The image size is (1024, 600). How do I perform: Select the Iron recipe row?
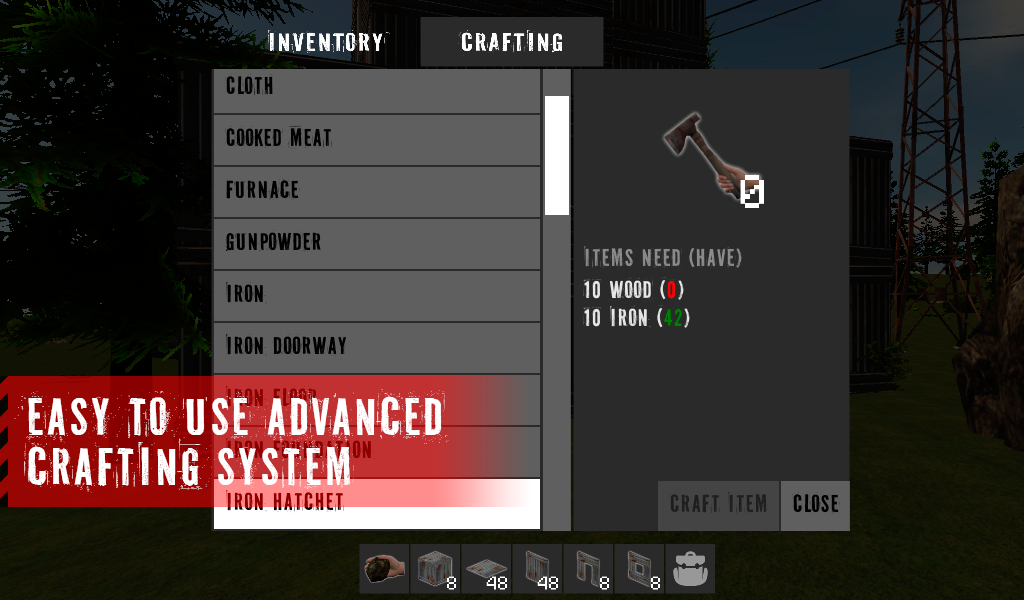tap(377, 295)
